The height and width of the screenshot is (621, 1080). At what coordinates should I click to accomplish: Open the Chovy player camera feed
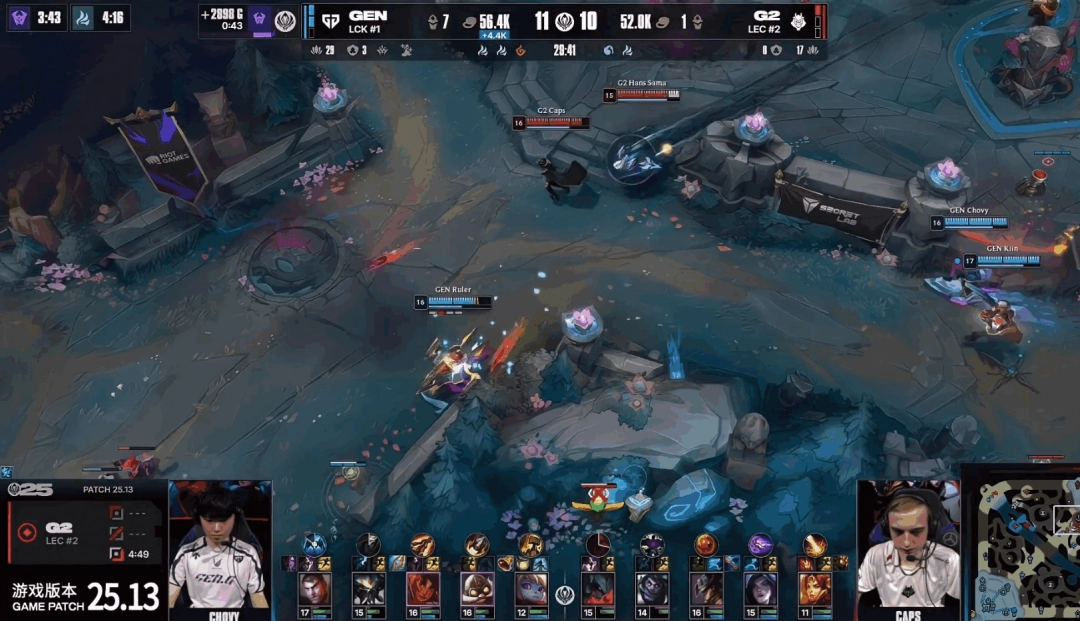click(220, 548)
